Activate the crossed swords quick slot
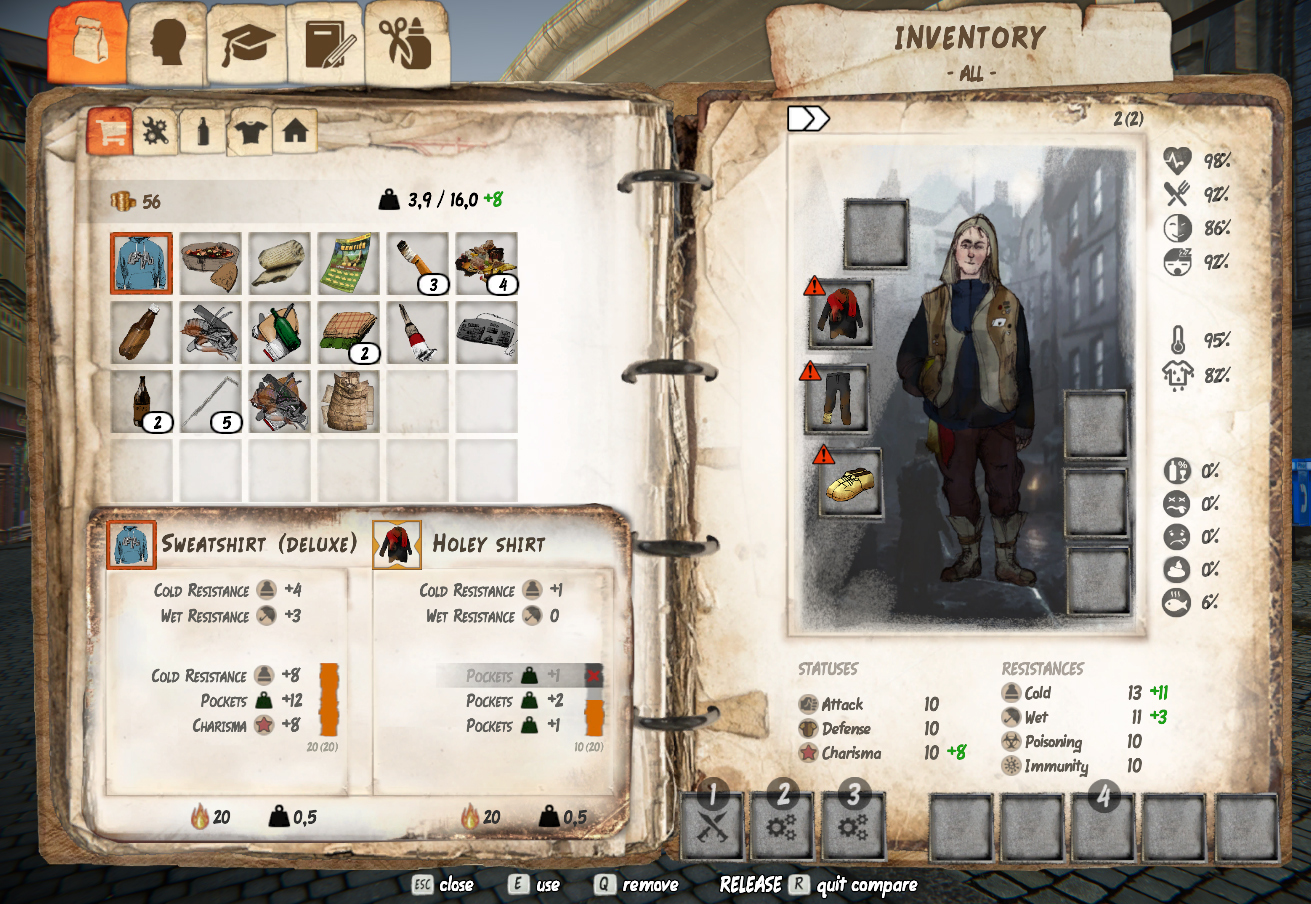Viewport: 1311px width, 904px height. pyautogui.click(x=713, y=826)
